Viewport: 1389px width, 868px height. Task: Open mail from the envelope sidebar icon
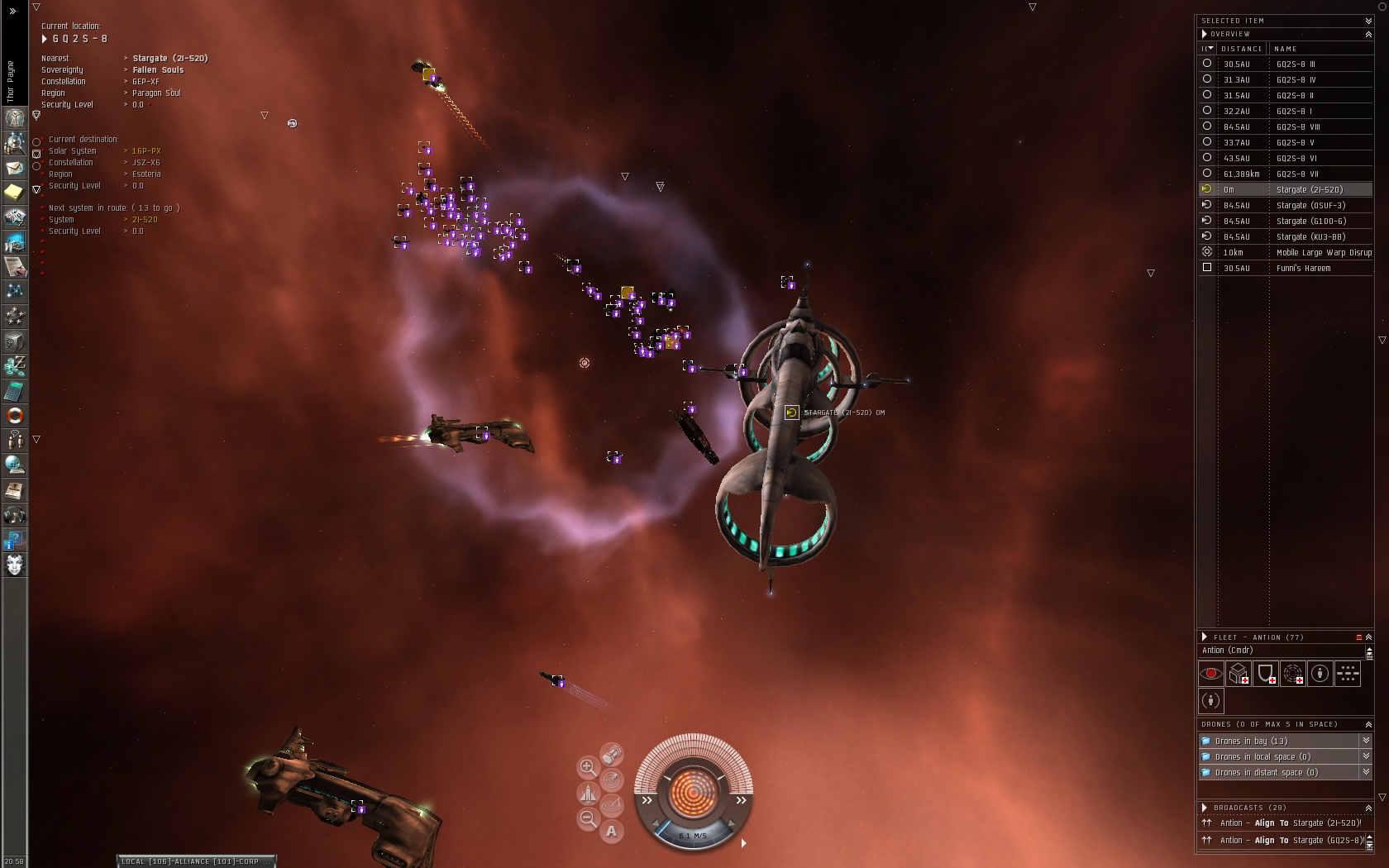14,168
